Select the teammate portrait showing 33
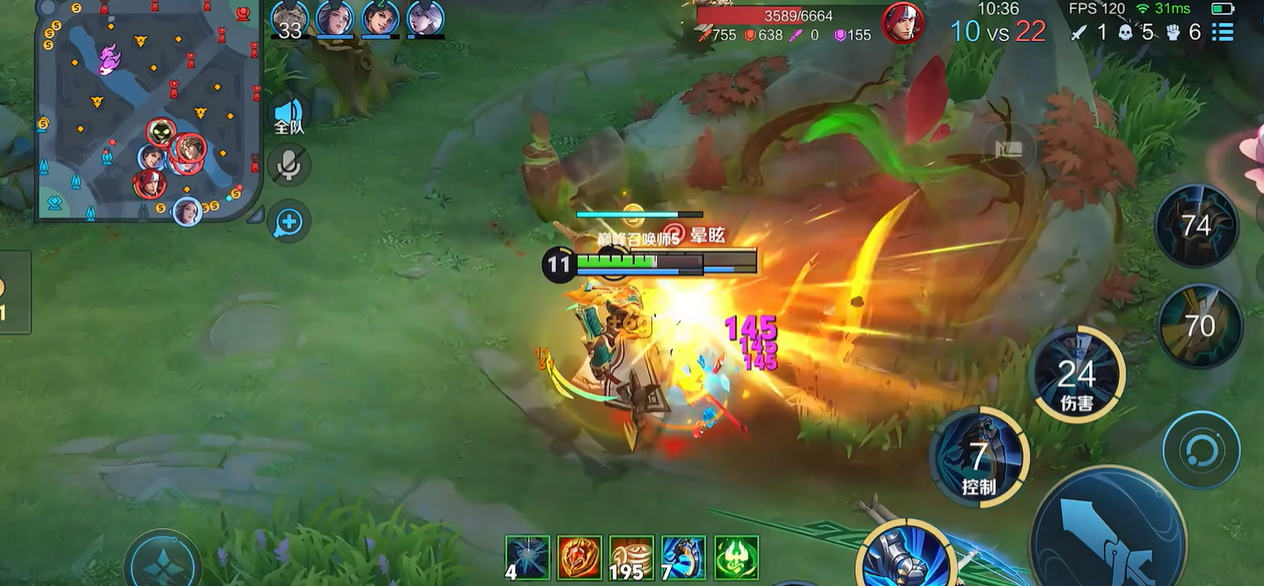The image size is (1264, 586). (290, 19)
